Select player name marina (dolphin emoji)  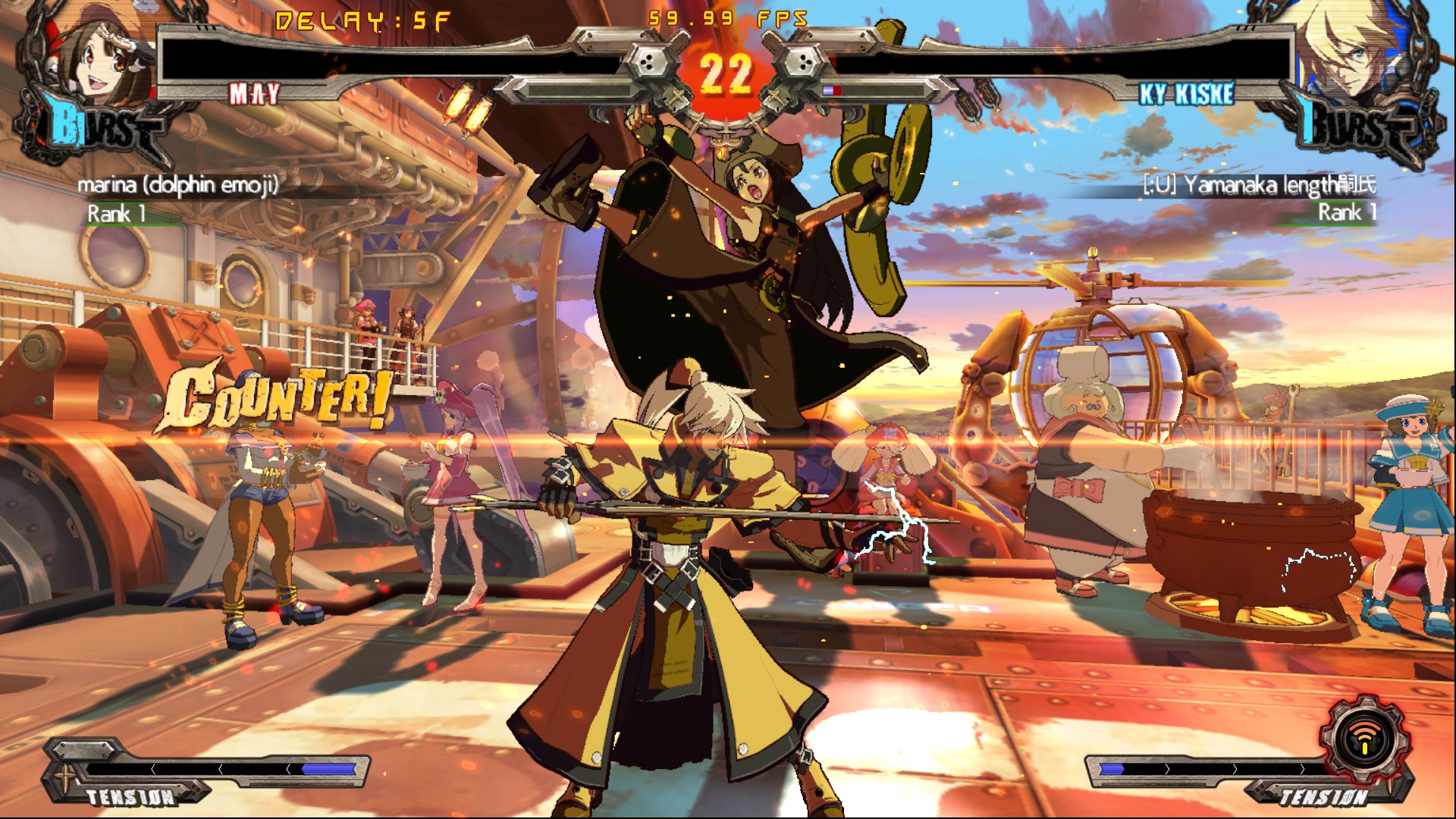(x=178, y=185)
